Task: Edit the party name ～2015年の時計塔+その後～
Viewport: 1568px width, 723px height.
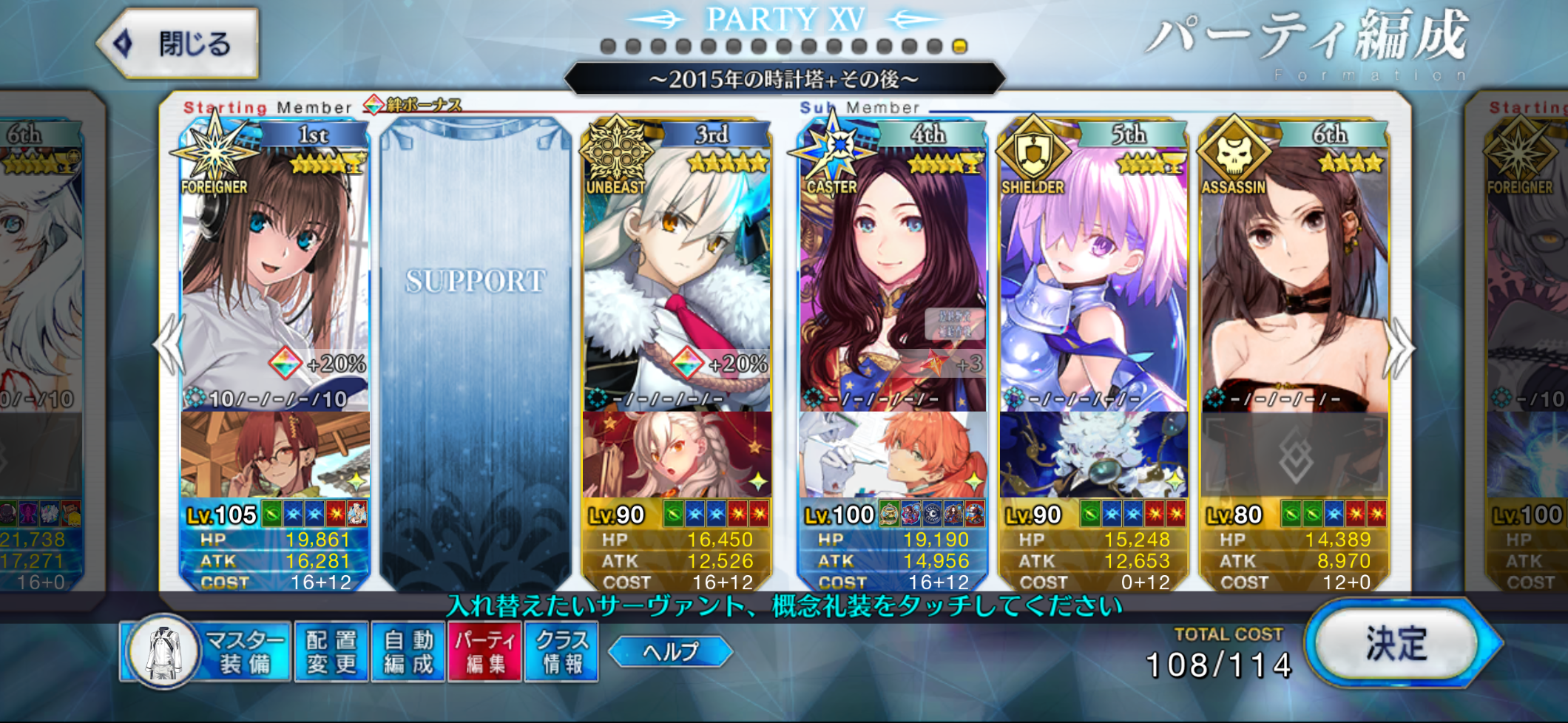Action: point(784,79)
